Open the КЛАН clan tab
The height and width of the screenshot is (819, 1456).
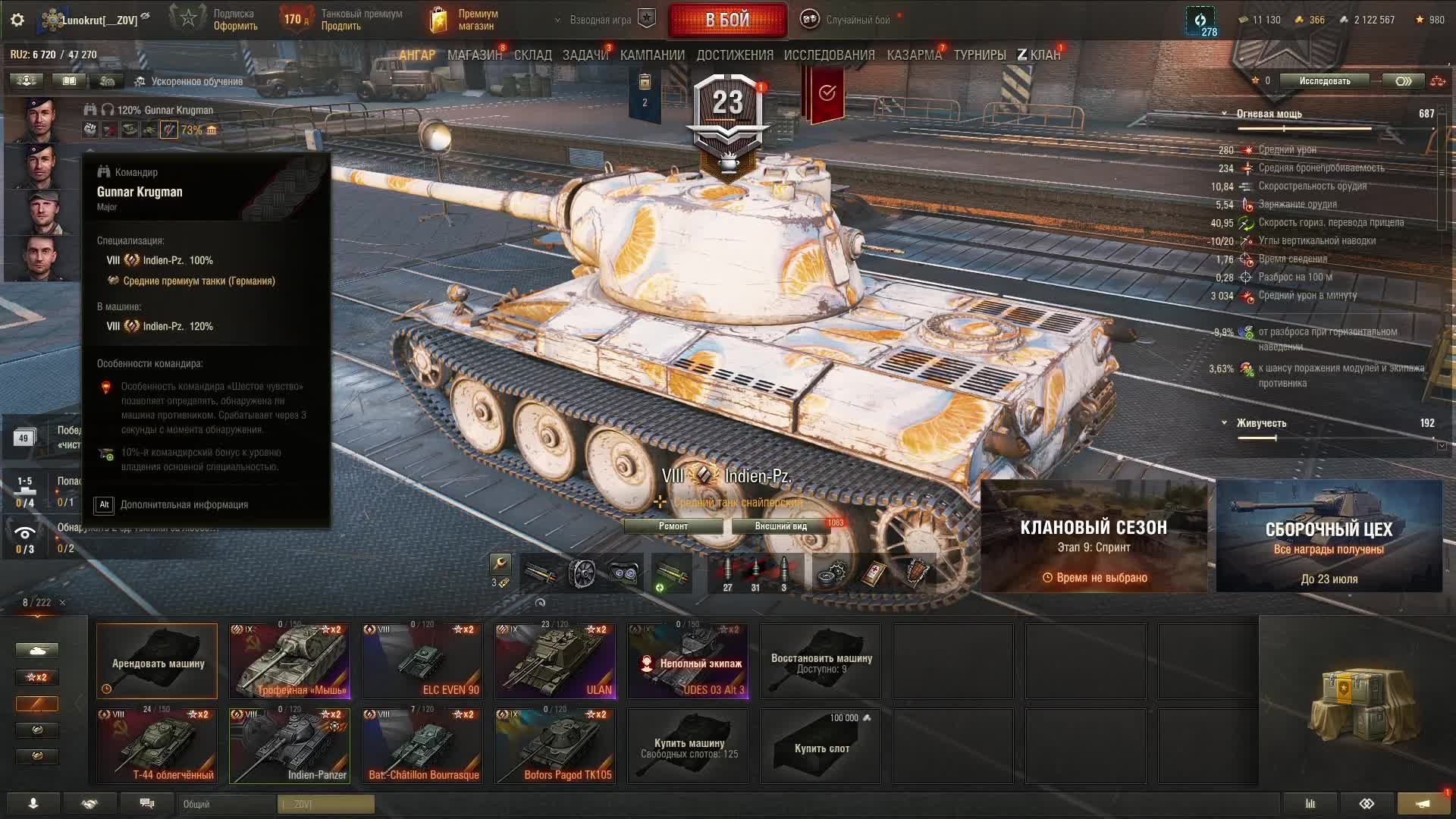click(1039, 55)
